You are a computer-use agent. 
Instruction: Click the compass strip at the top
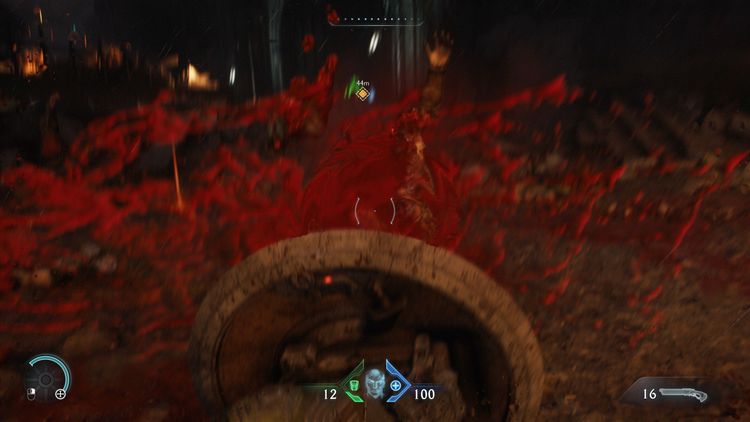374,18
